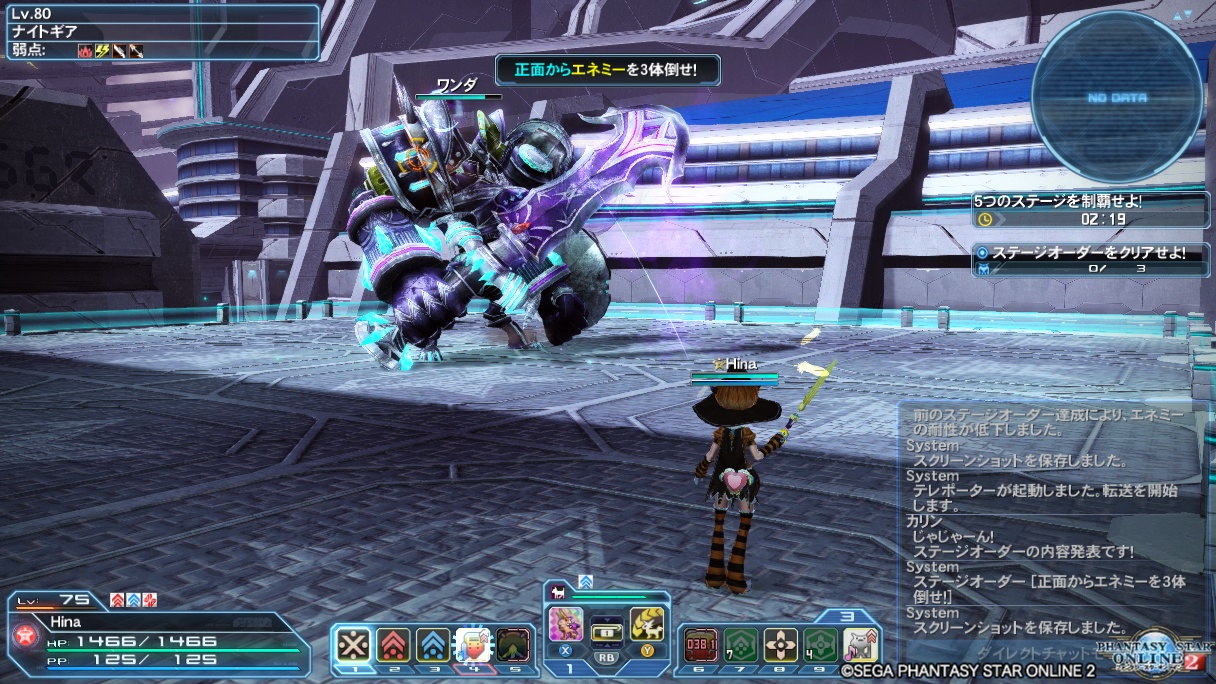Click the weapon palette switch indicator in the center
The width and height of the screenshot is (1216, 684).
(x=606, y=633)
